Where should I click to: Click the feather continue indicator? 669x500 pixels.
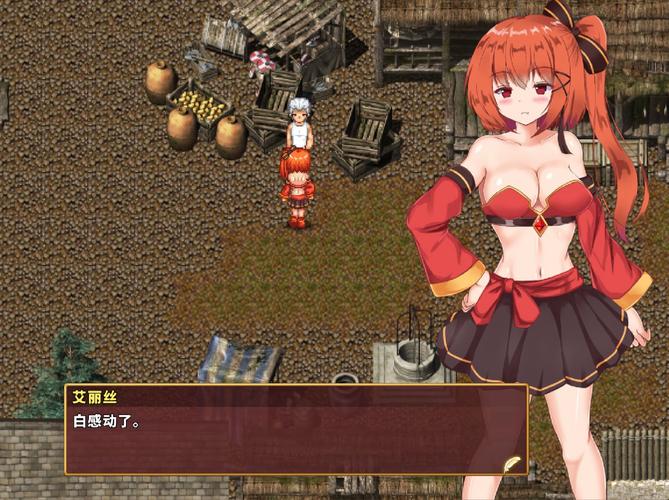tap(514, 464)
